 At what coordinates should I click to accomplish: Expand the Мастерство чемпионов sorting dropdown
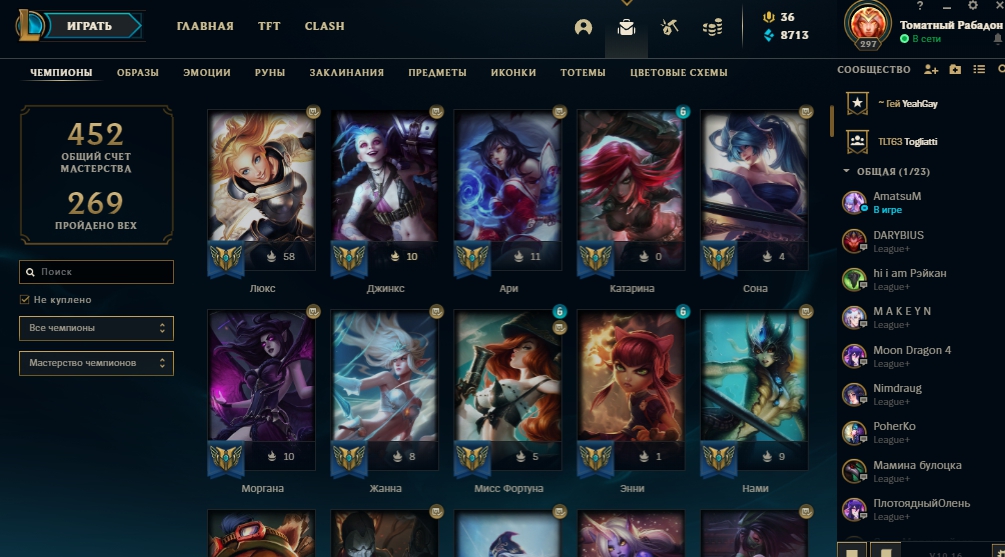click(97, 363)
